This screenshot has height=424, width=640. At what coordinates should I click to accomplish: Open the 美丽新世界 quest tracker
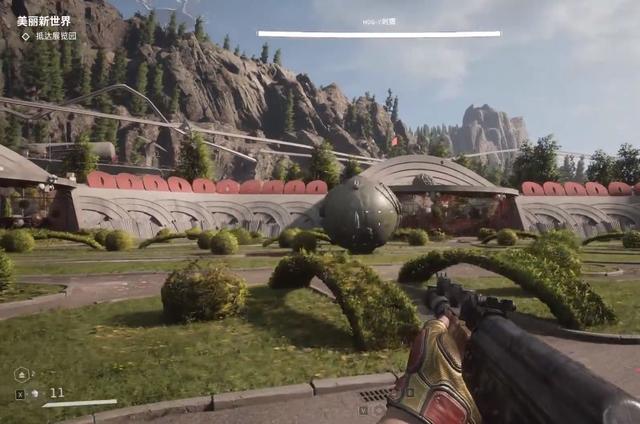(x=44, y=21)
